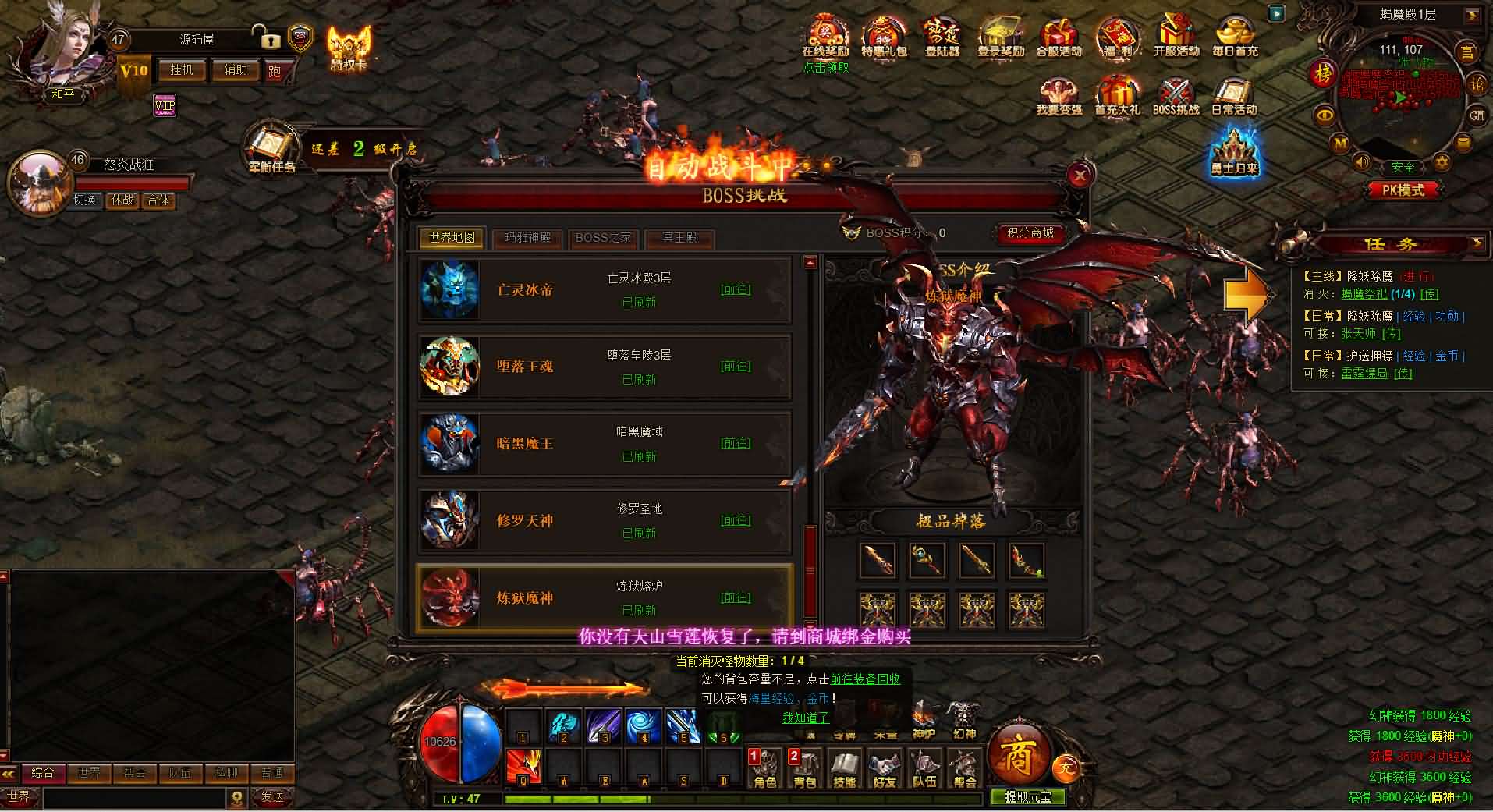Open the 世界 chat channel selector
This screenshot has width=1493, height=812.
[20, 797]
